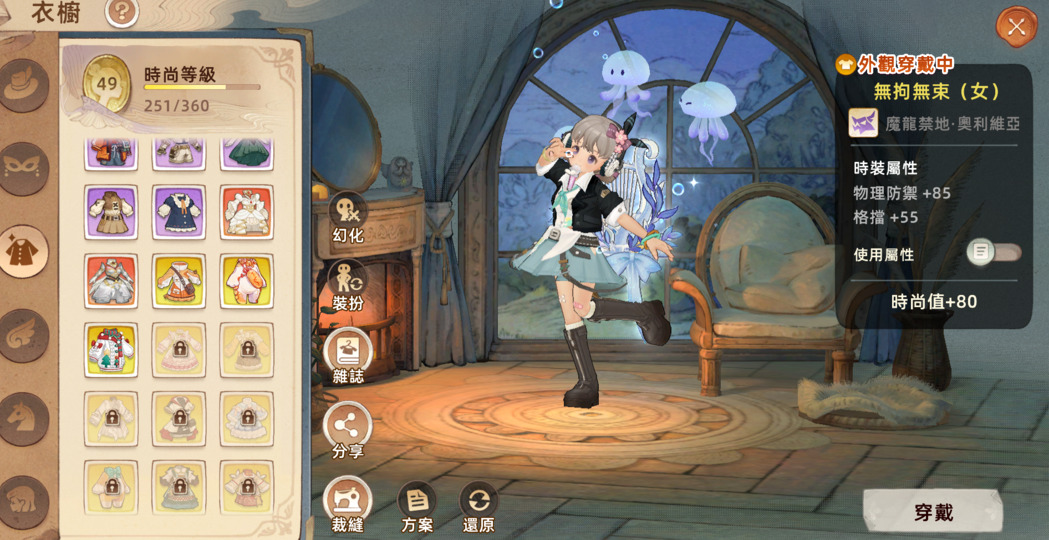
Task: Choose the navy blue sailor dress outfit
Action: (x=179, y=212)
